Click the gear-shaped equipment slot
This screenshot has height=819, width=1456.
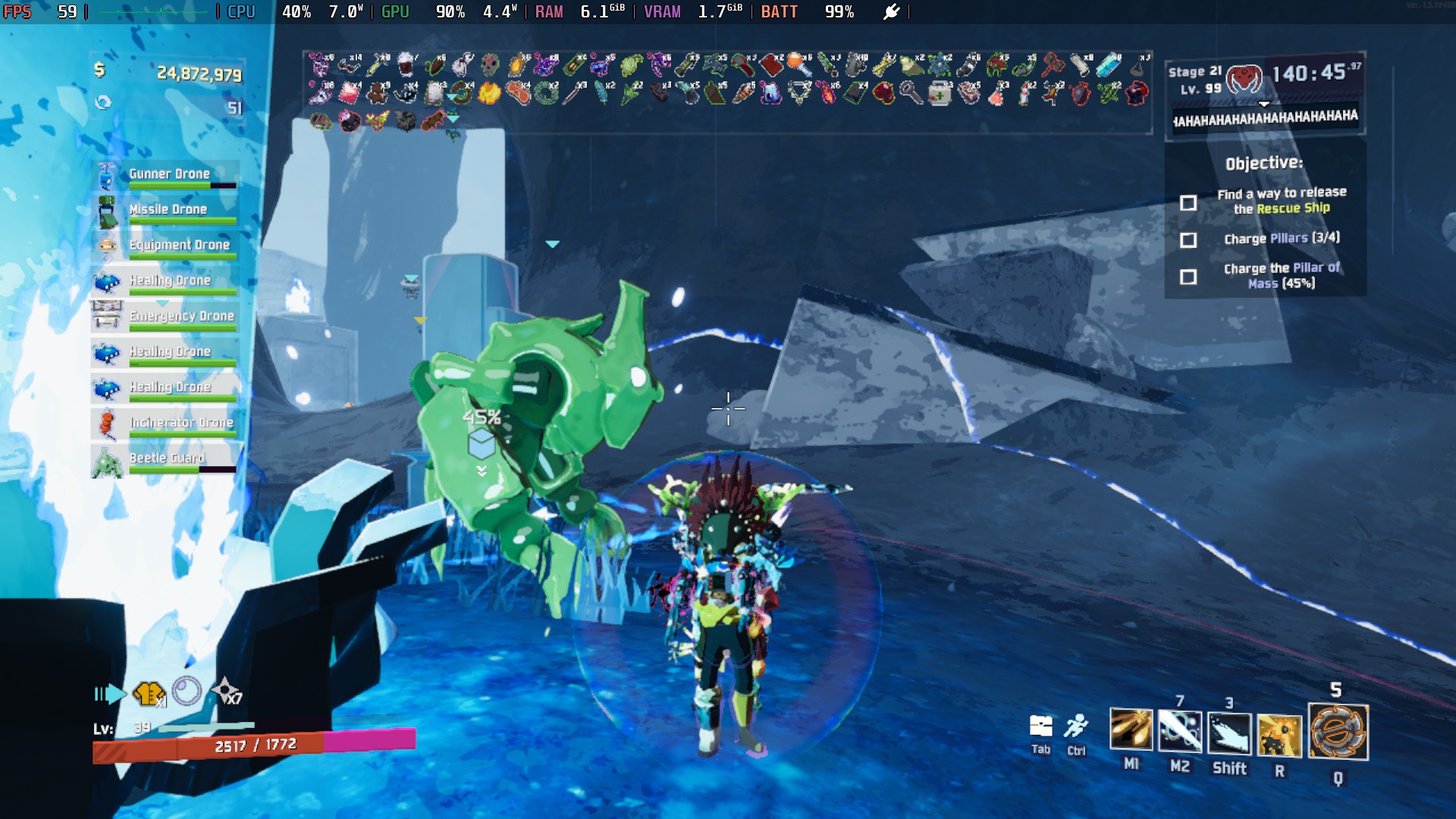pos(1338,732)
